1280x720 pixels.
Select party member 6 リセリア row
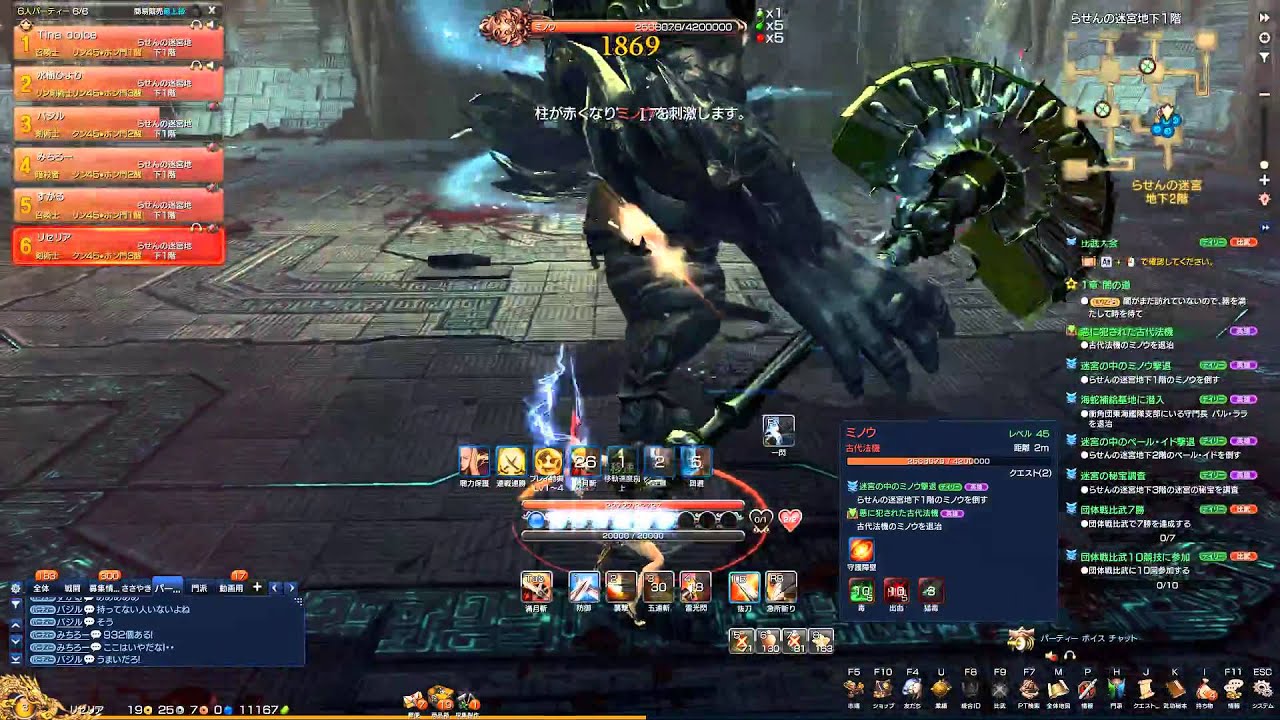click(x=117, y=246)
